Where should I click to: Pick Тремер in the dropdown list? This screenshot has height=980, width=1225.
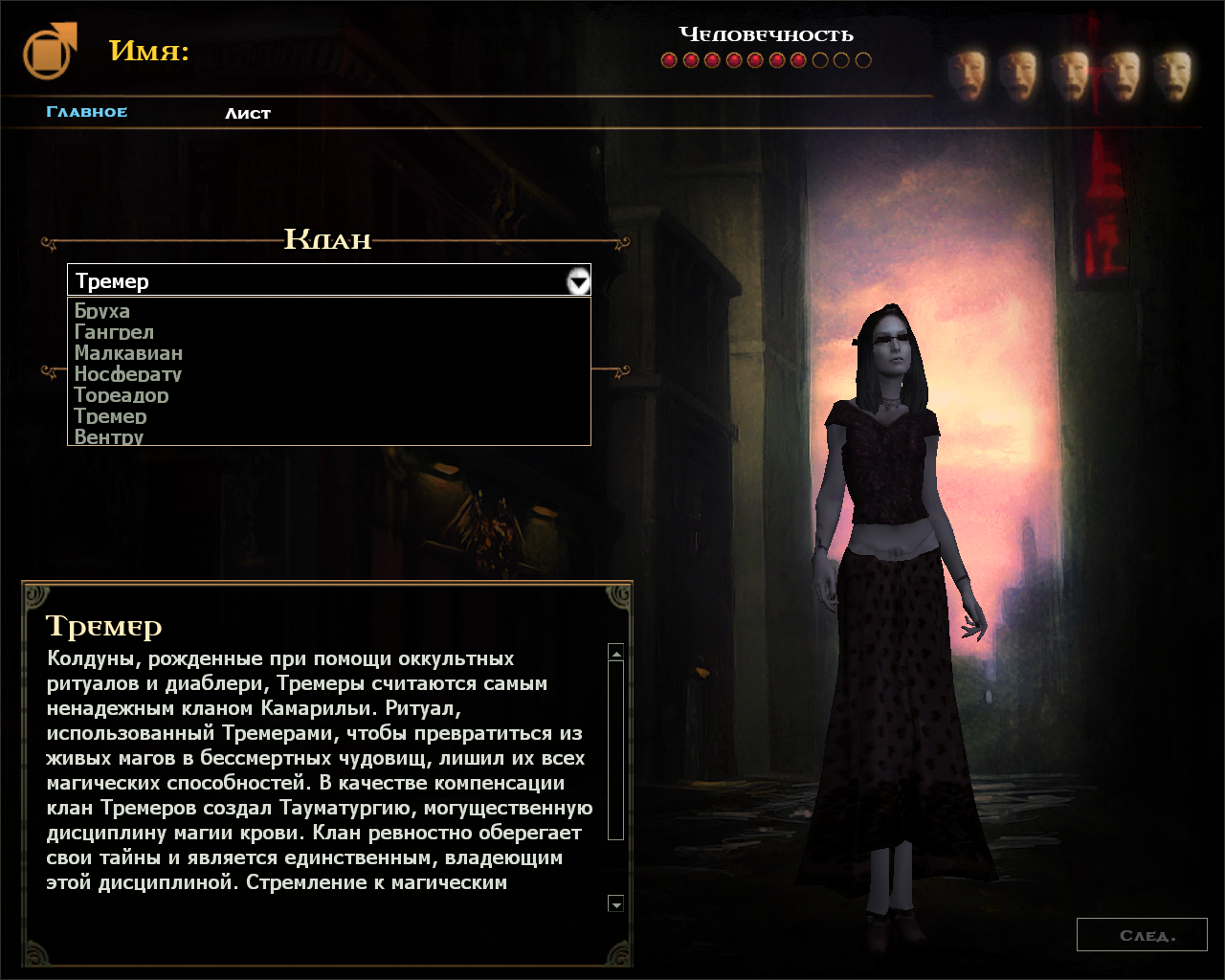pyautogui.click(x=111, y=416)
